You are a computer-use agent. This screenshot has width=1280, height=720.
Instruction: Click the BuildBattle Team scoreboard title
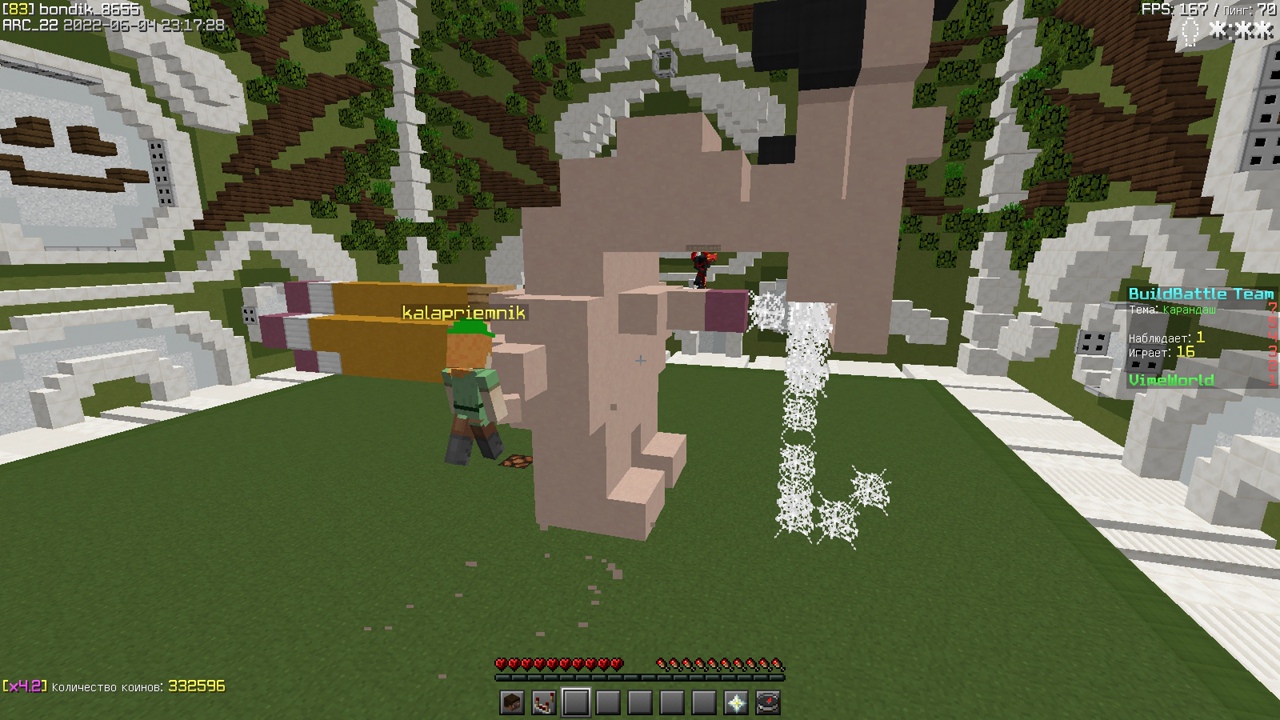tap(1202, 293)
